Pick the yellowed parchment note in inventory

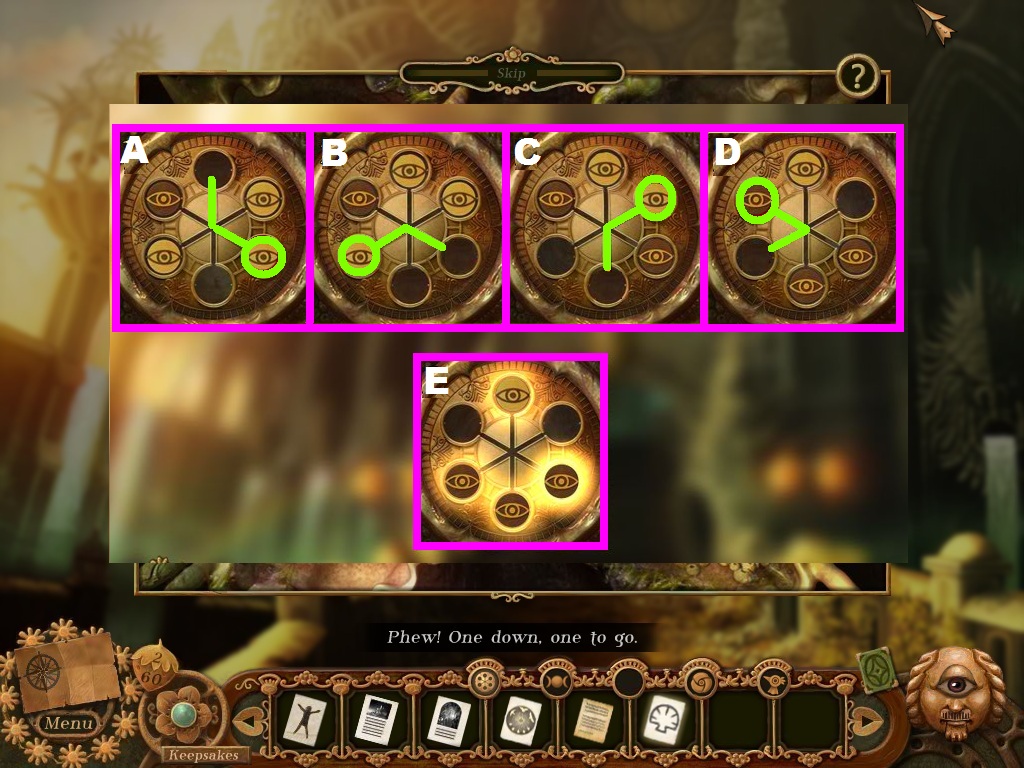[x=596, y=719]
